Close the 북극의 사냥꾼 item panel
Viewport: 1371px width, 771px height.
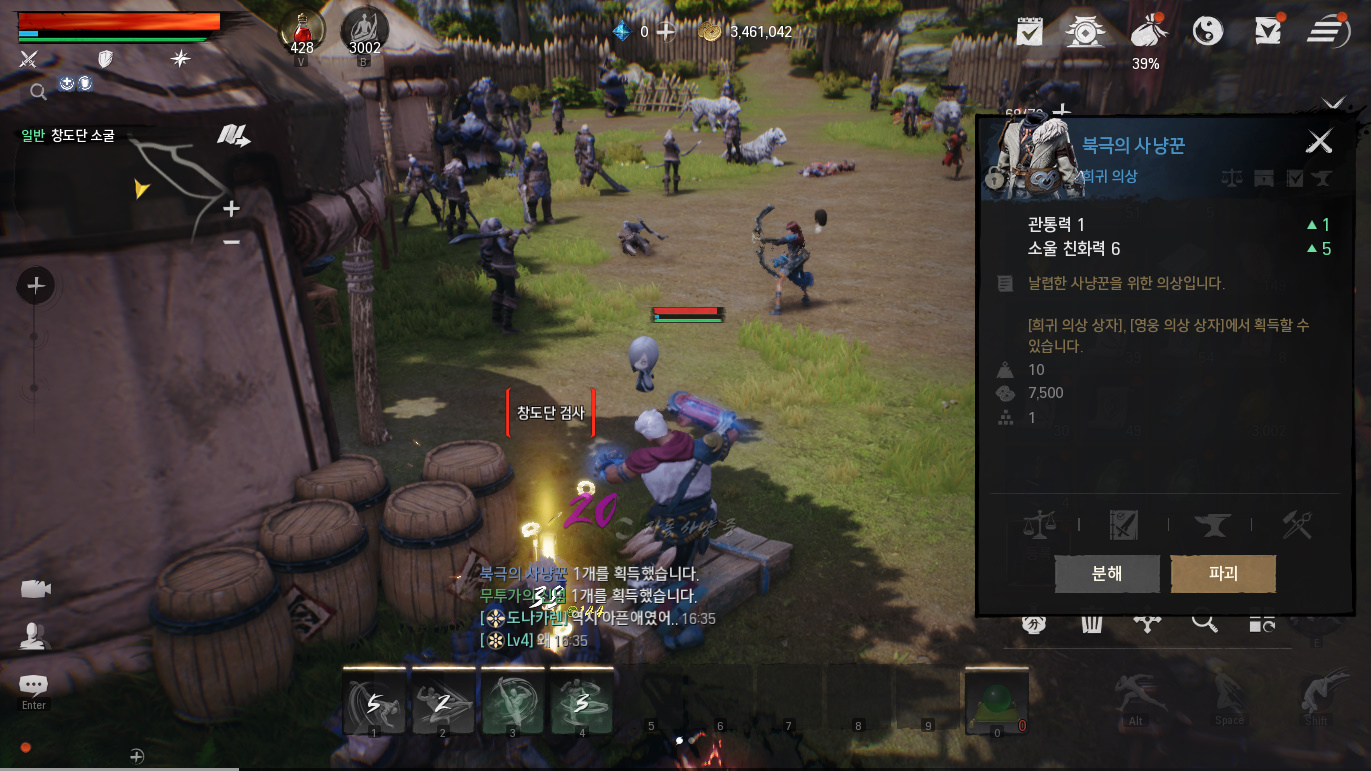pyautogui.click(x=1320, y=142)
